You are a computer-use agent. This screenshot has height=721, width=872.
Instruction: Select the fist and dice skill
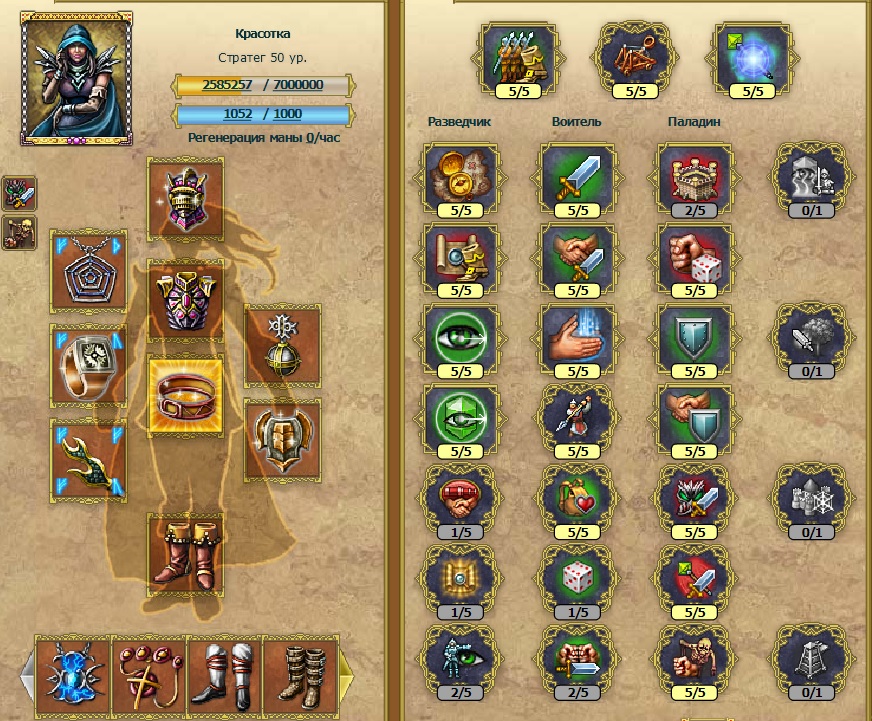coord(694,257)
